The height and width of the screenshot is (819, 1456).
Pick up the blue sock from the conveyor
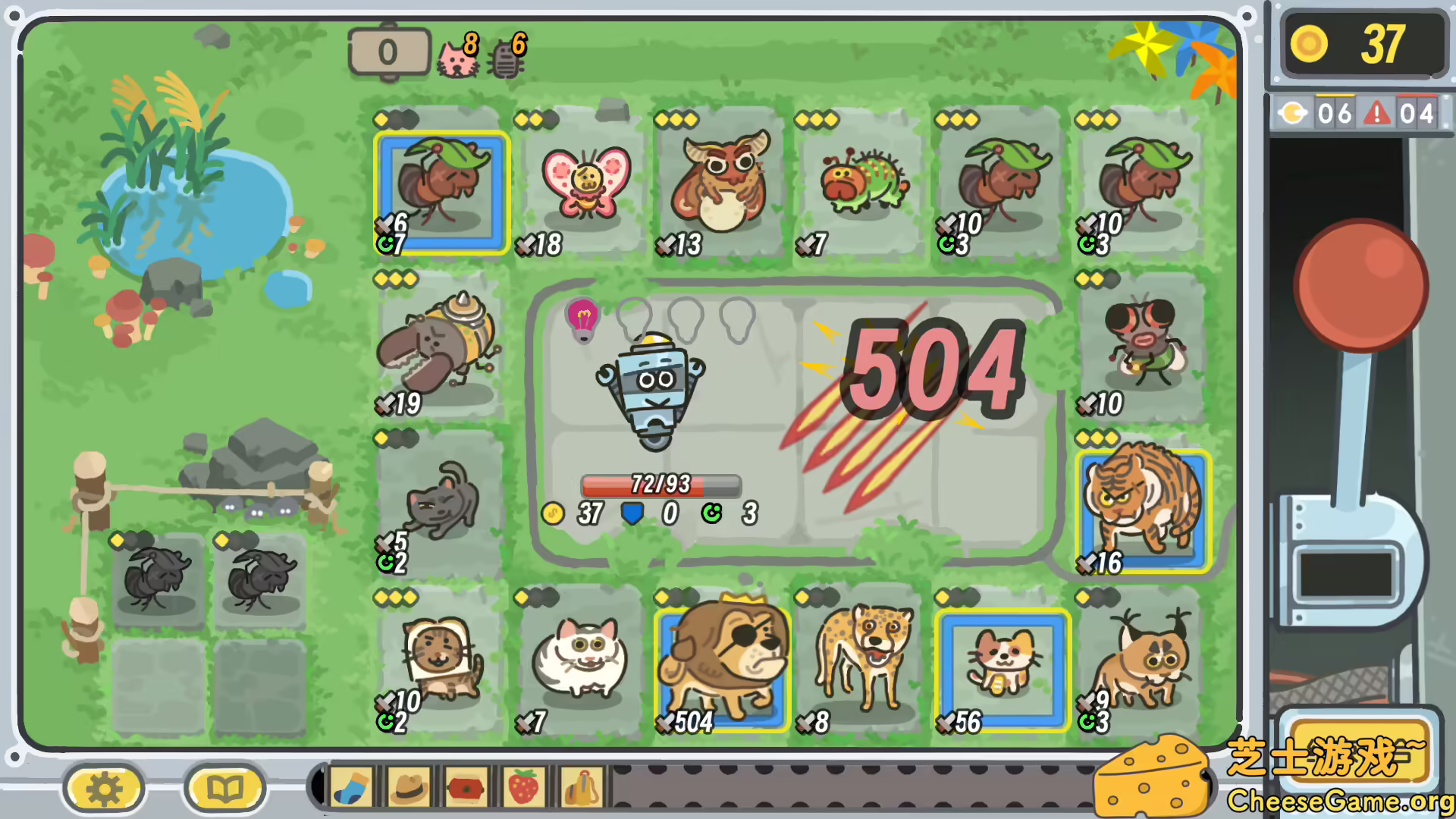[350, 788]
